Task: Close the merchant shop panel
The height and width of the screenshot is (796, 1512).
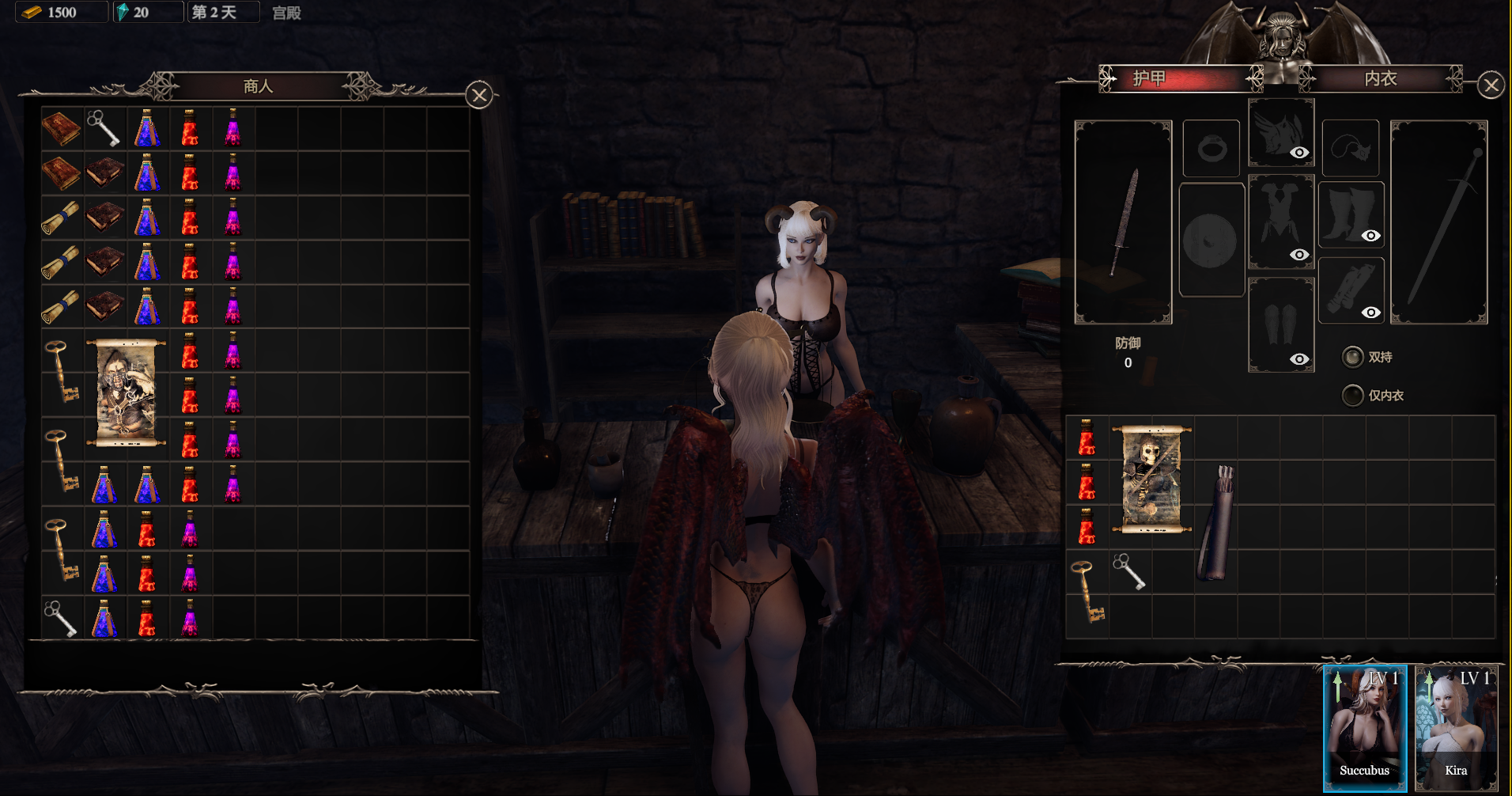Action: [479, 96]
